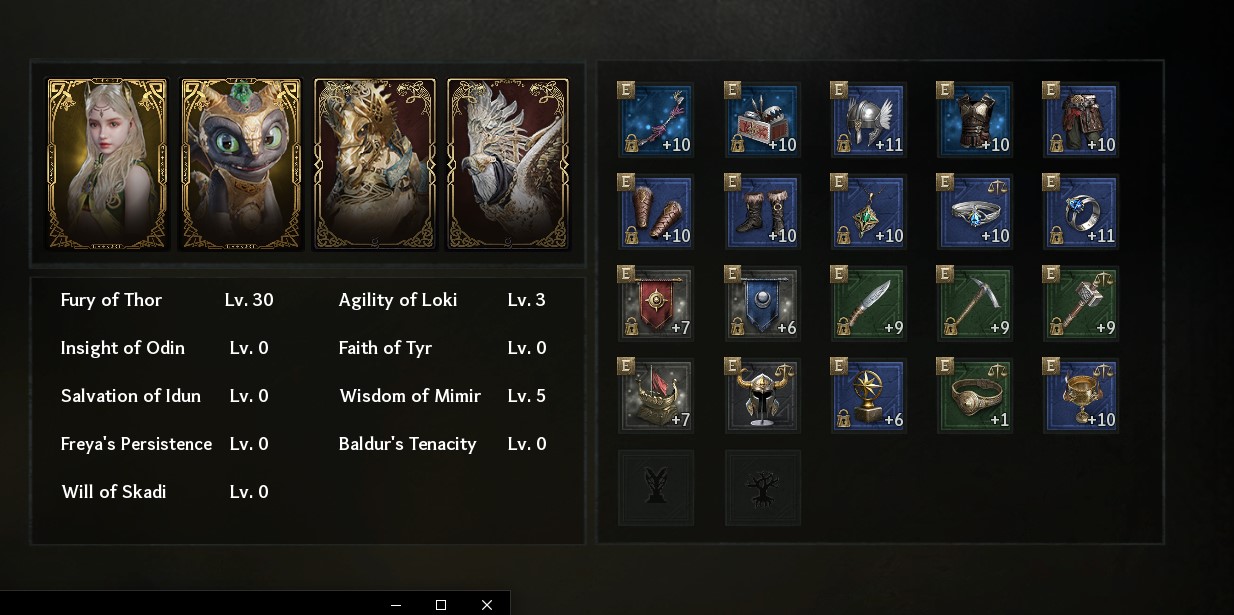Pick the leather bracers equipment slot
1234x615 pixels.
[x=656, y=212]
